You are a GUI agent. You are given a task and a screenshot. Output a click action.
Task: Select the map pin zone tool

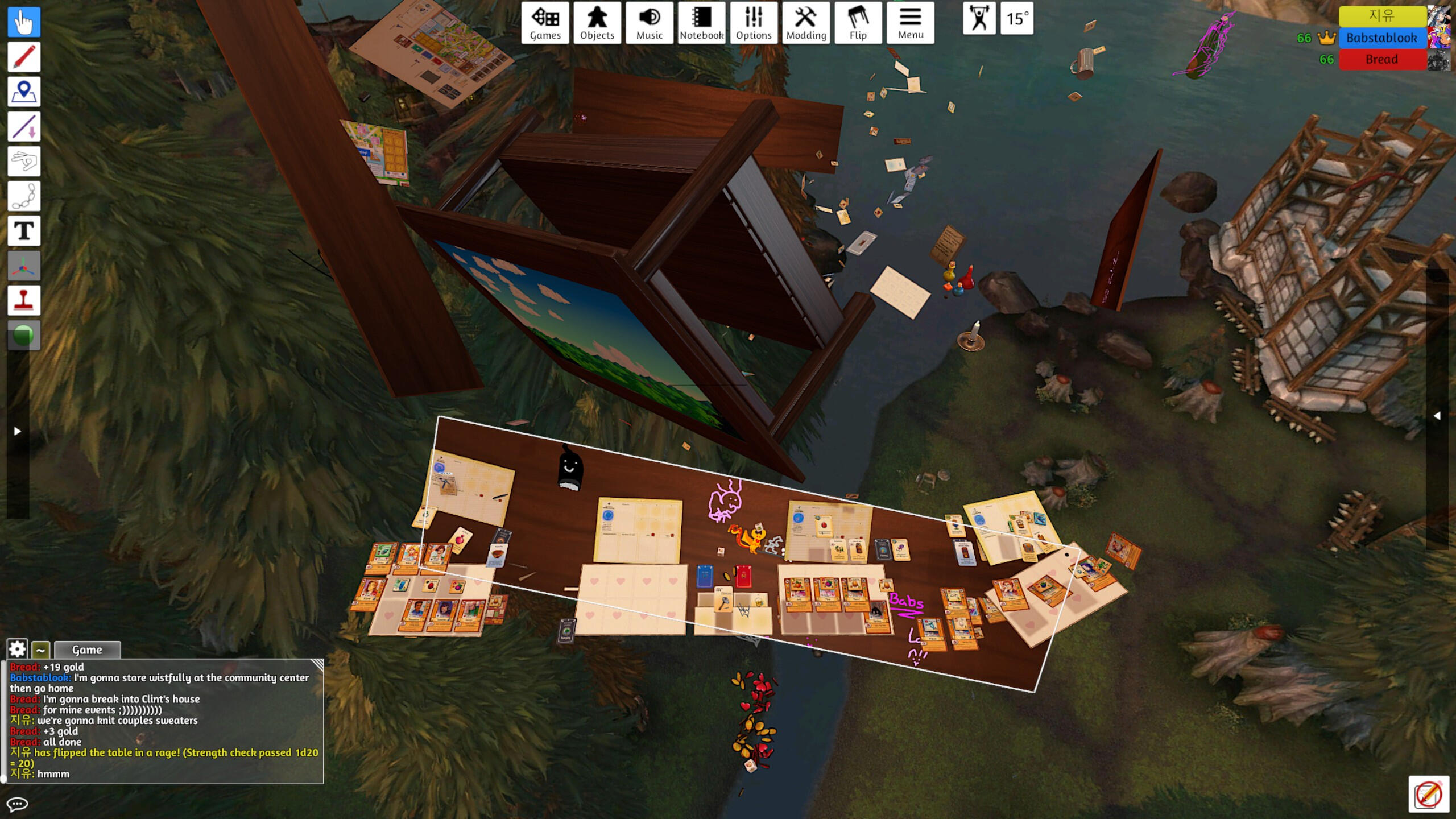pyautogui.click(x=24, y=92)
